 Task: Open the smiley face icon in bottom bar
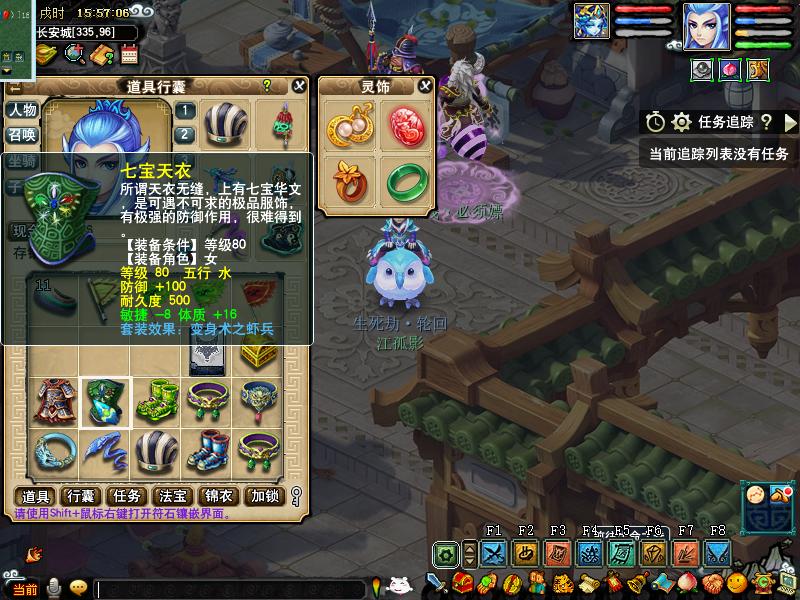pyautogui.click(x=738, y=582)
